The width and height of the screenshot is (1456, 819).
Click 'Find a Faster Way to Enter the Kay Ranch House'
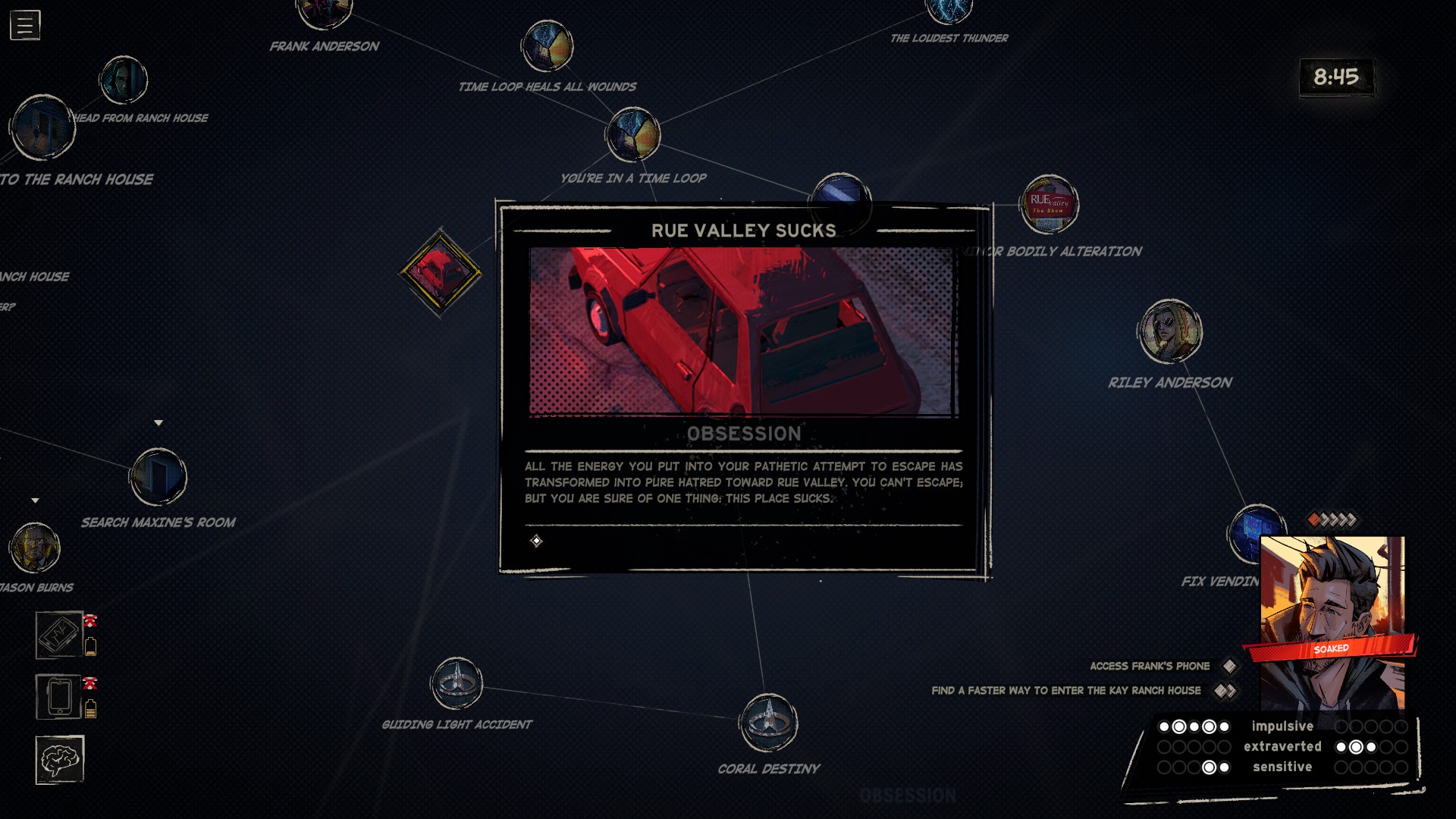coord(1065,691)
